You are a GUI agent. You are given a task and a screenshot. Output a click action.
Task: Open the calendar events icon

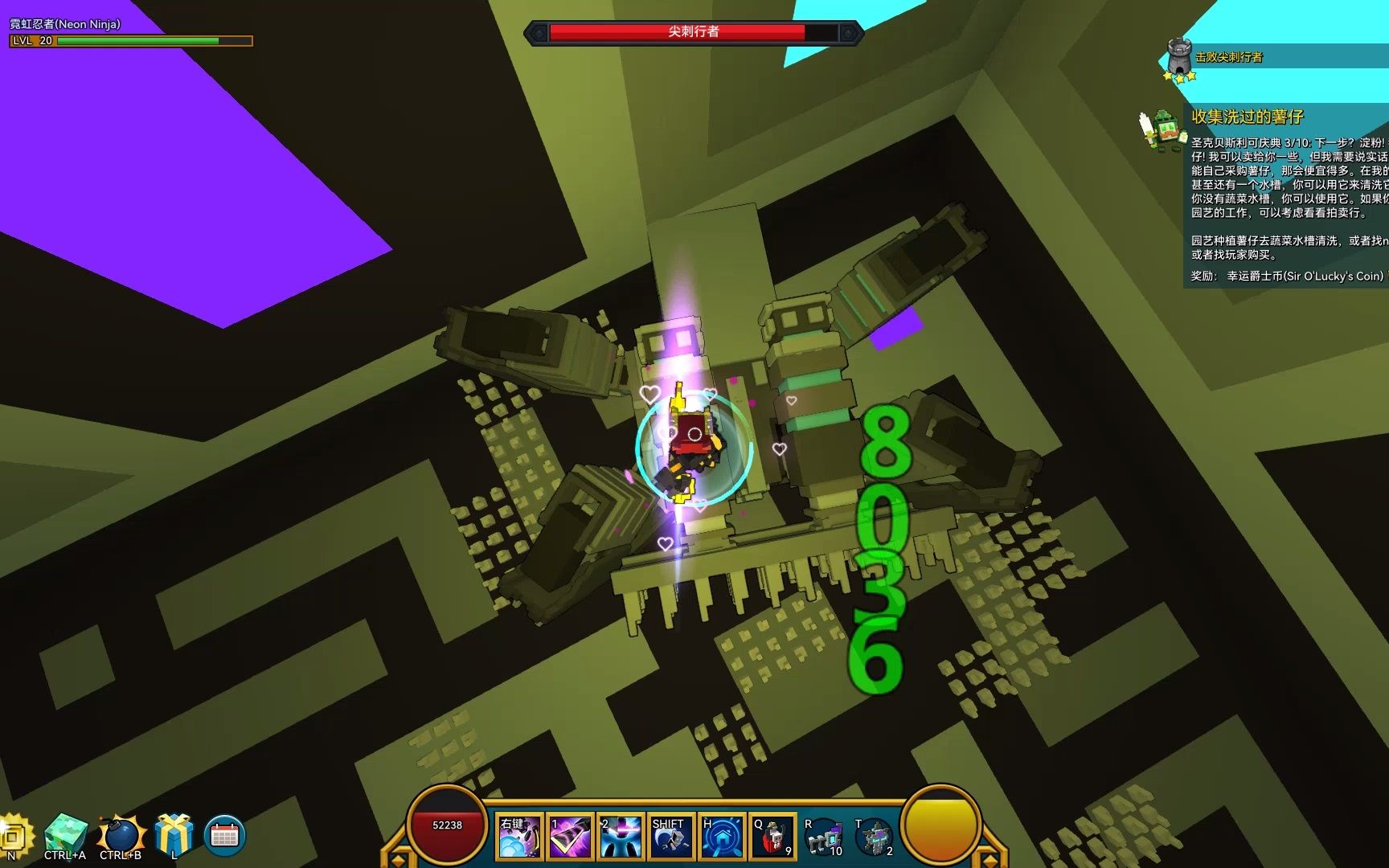point(224,835)
